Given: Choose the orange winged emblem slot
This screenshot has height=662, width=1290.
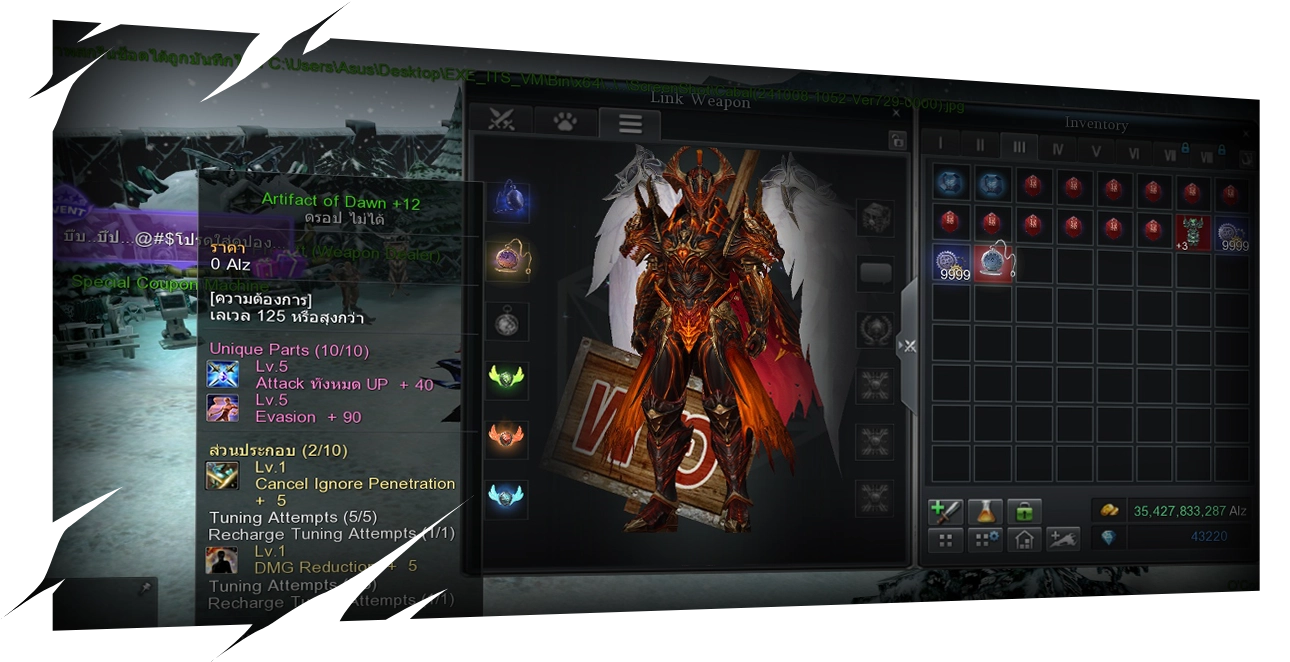Looking at the screenshot, I should (x=507, y=438).
